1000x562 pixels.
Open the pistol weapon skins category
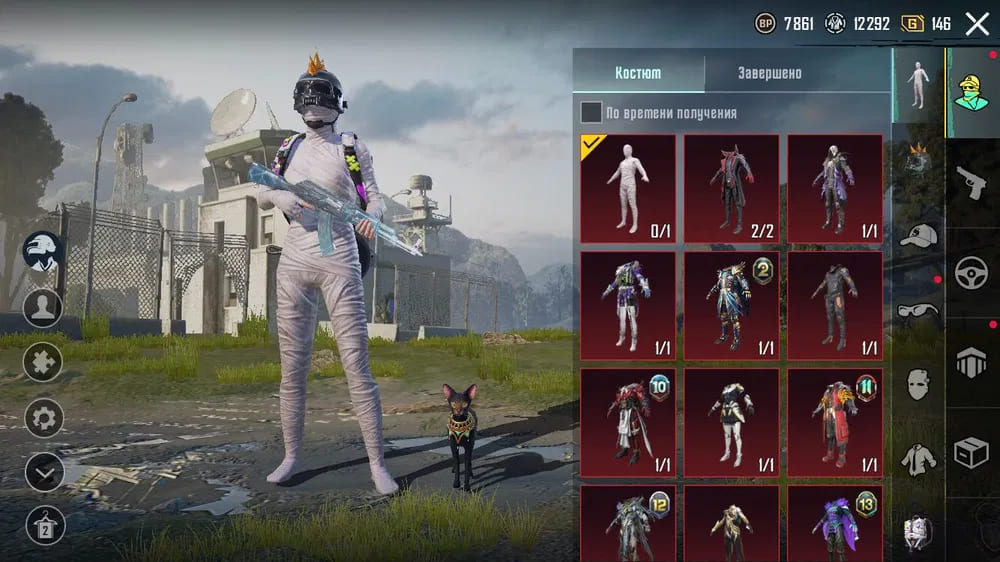[x=971, y=183]
